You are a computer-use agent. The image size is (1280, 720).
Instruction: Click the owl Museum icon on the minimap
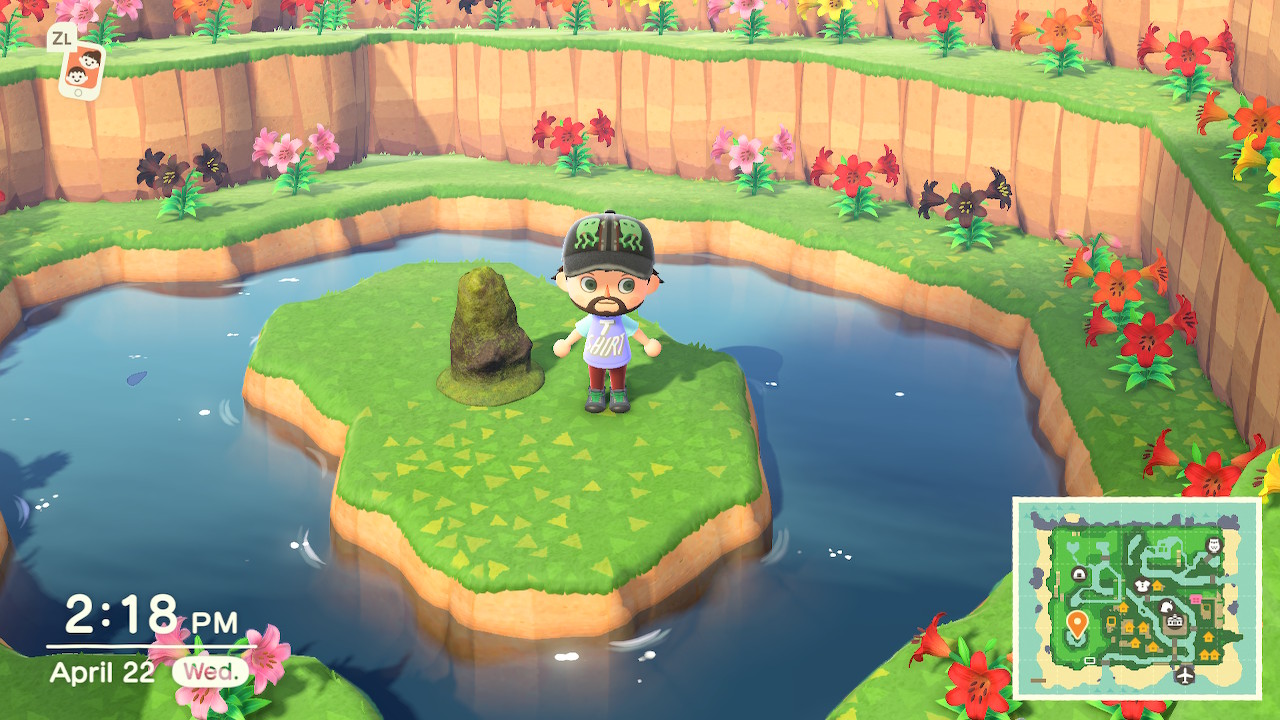coord(1213,546)
